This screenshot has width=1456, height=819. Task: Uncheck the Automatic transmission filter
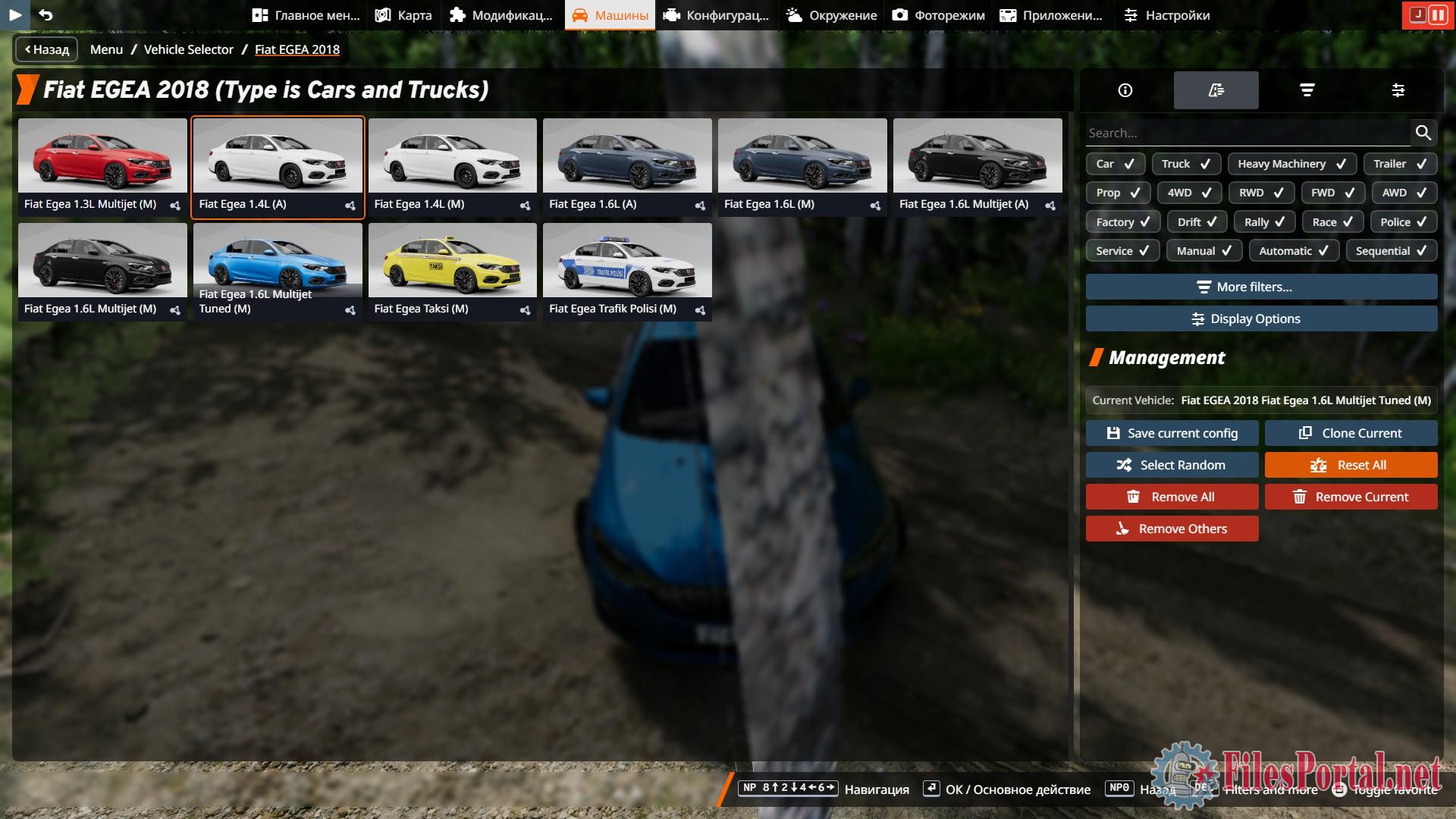[1293, 251]
